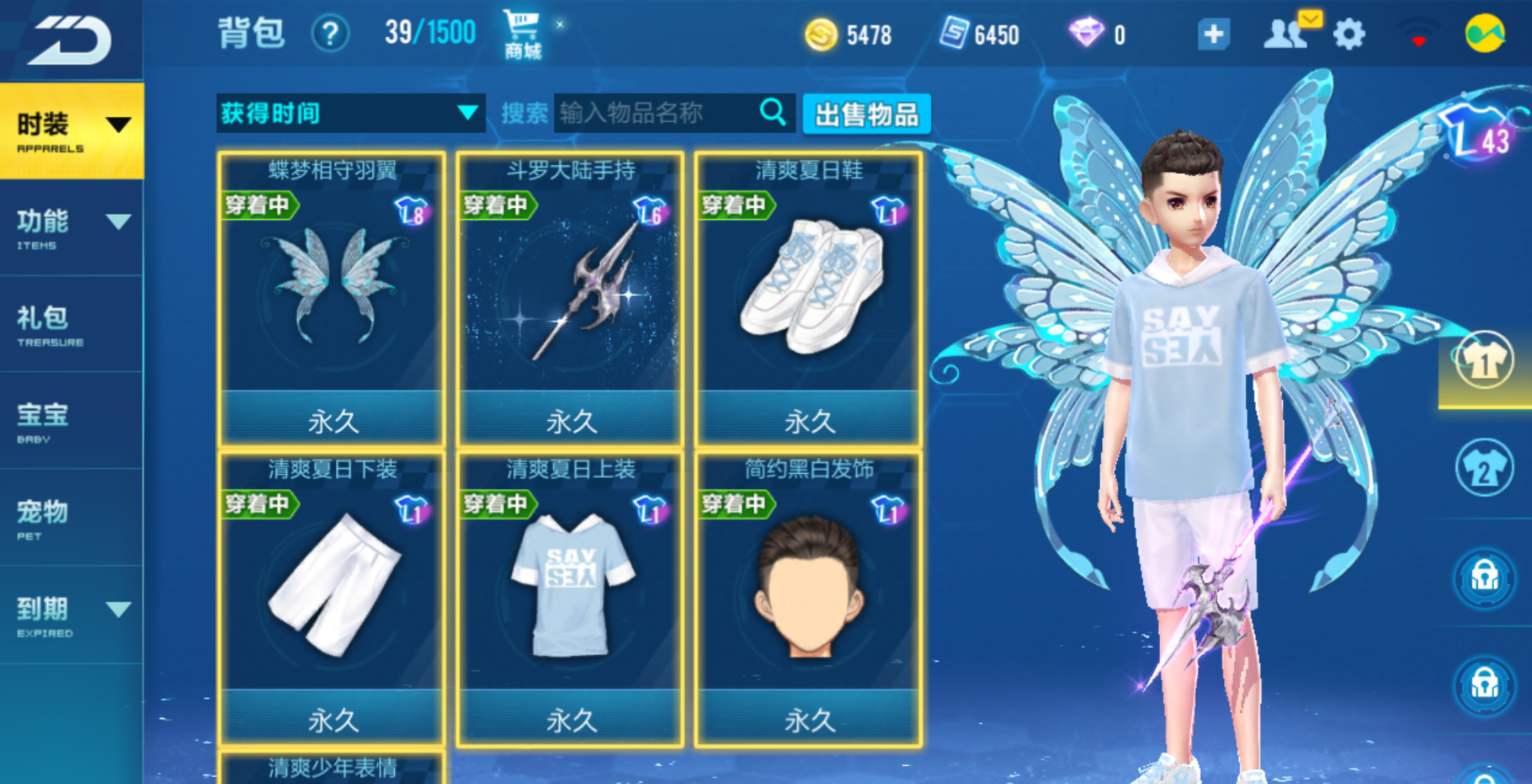Open the 获得时间 sort dropdown
1532x784 pixels.
350,113
